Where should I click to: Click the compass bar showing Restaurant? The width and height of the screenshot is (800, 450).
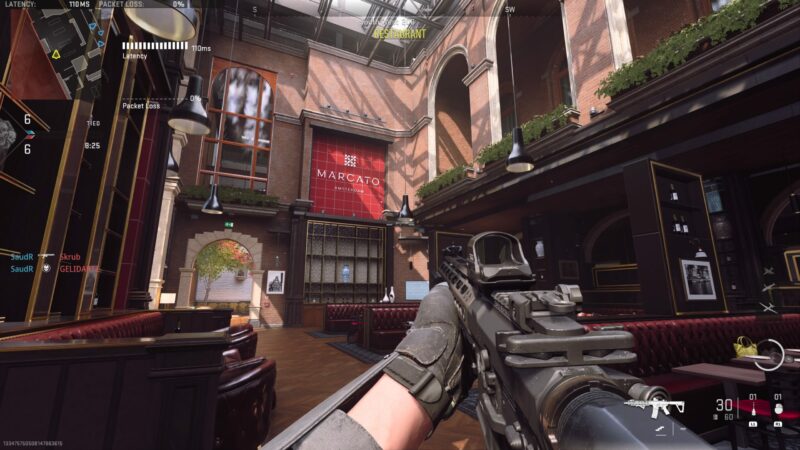tap(399, 33)
